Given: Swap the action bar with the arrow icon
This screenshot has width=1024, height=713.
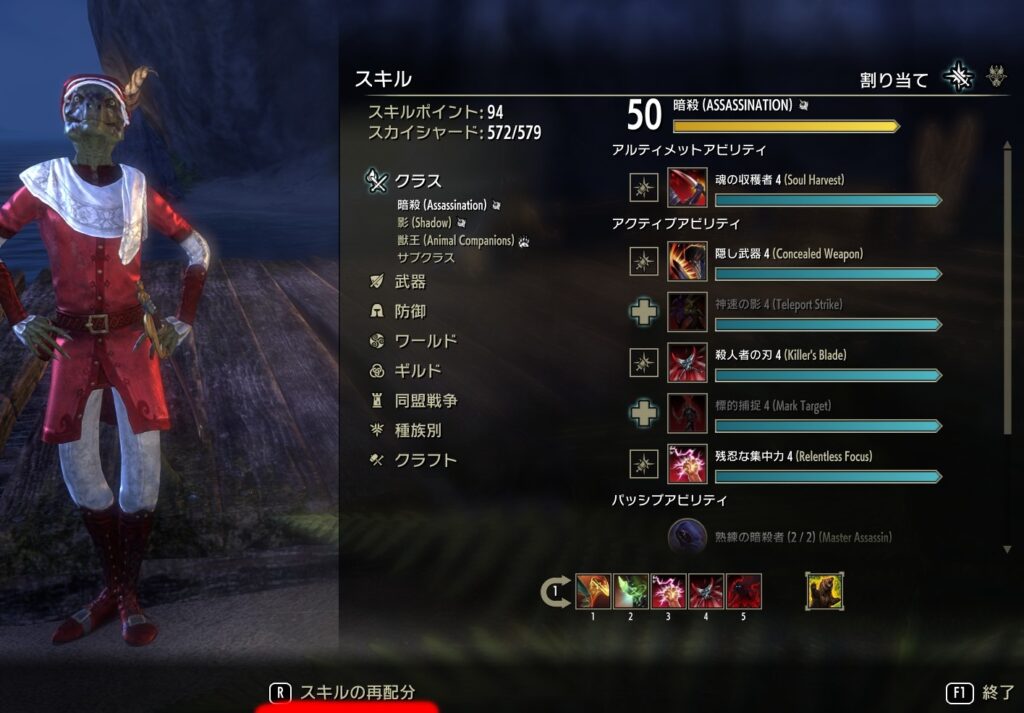Looking at the screenshot, I should tap(556, 592).
